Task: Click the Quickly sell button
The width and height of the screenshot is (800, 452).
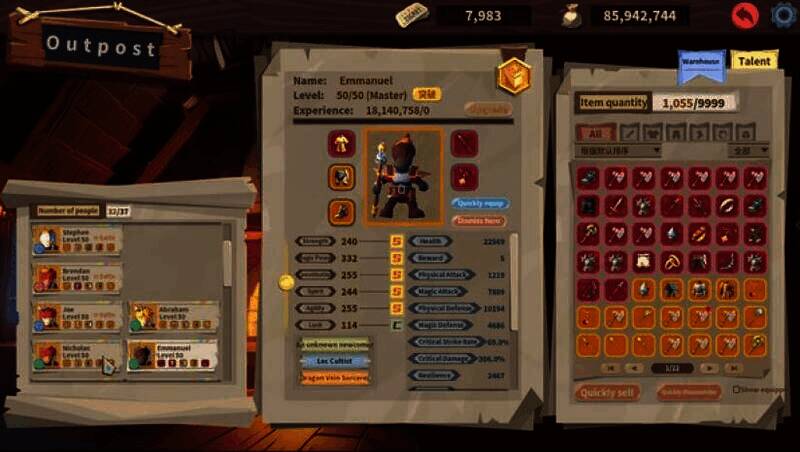Action: click(607, 392)
